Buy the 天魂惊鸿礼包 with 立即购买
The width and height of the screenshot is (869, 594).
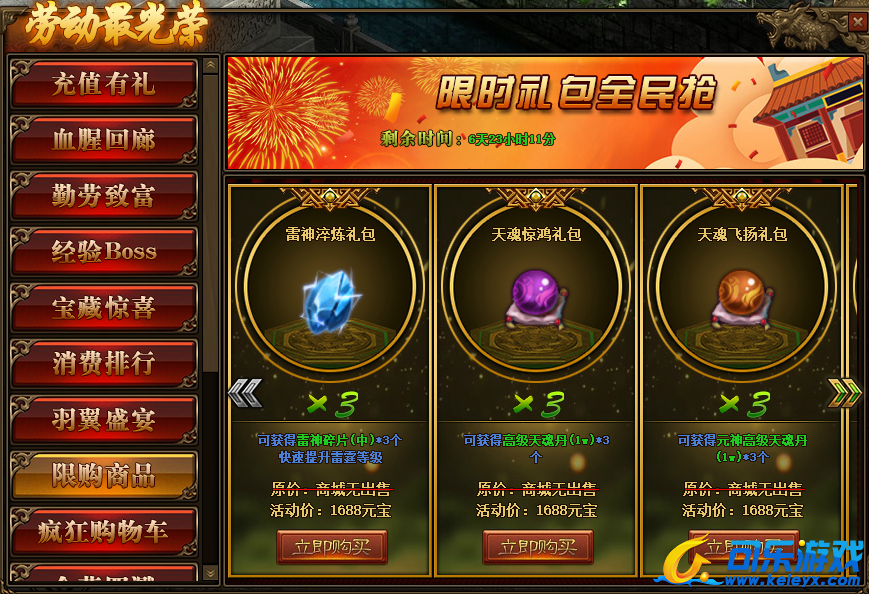click(538, 547)
